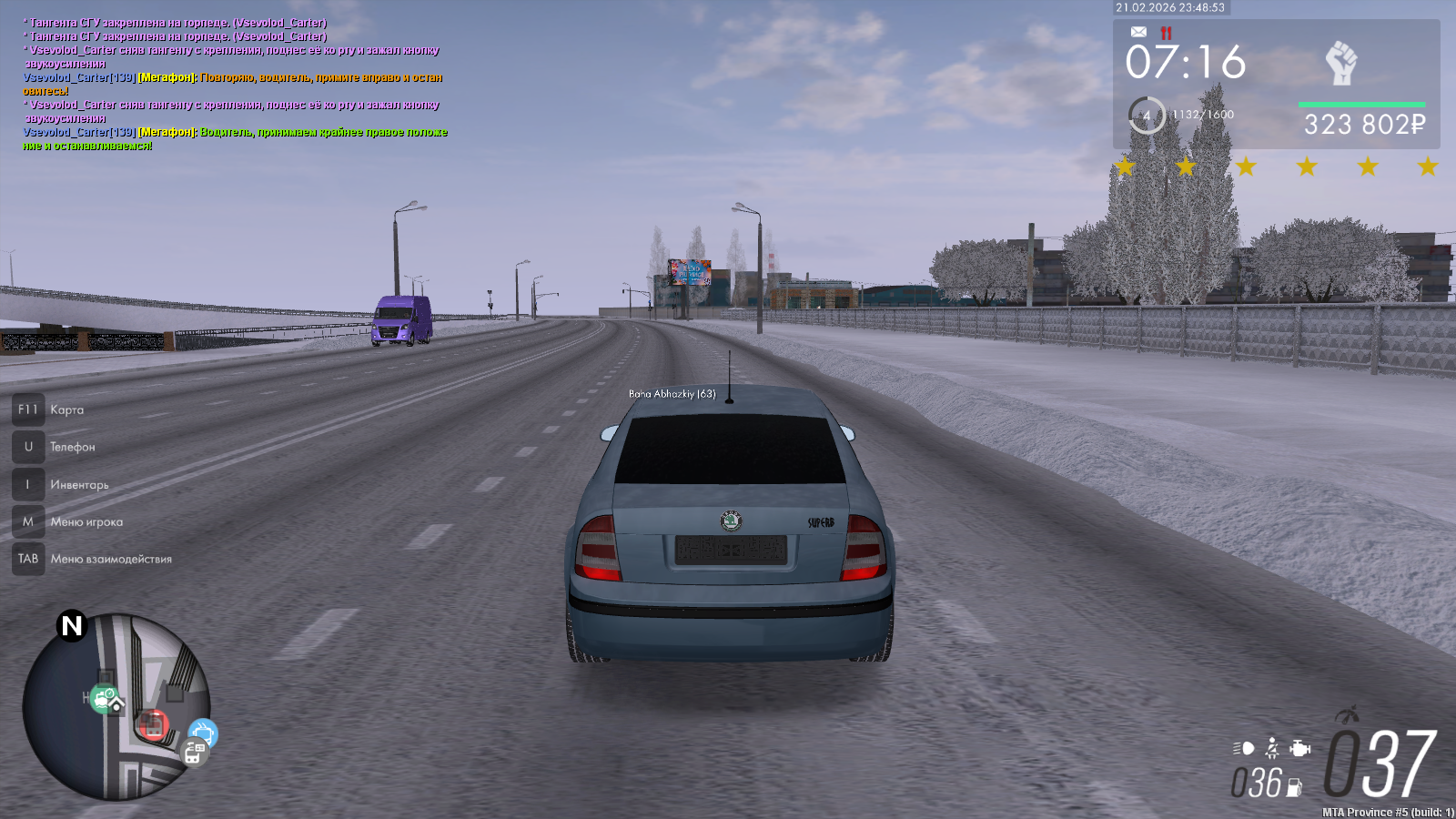This screenshot has height=819, width=1456.
Task: Select the raised fist icon
Action: 1340,63
